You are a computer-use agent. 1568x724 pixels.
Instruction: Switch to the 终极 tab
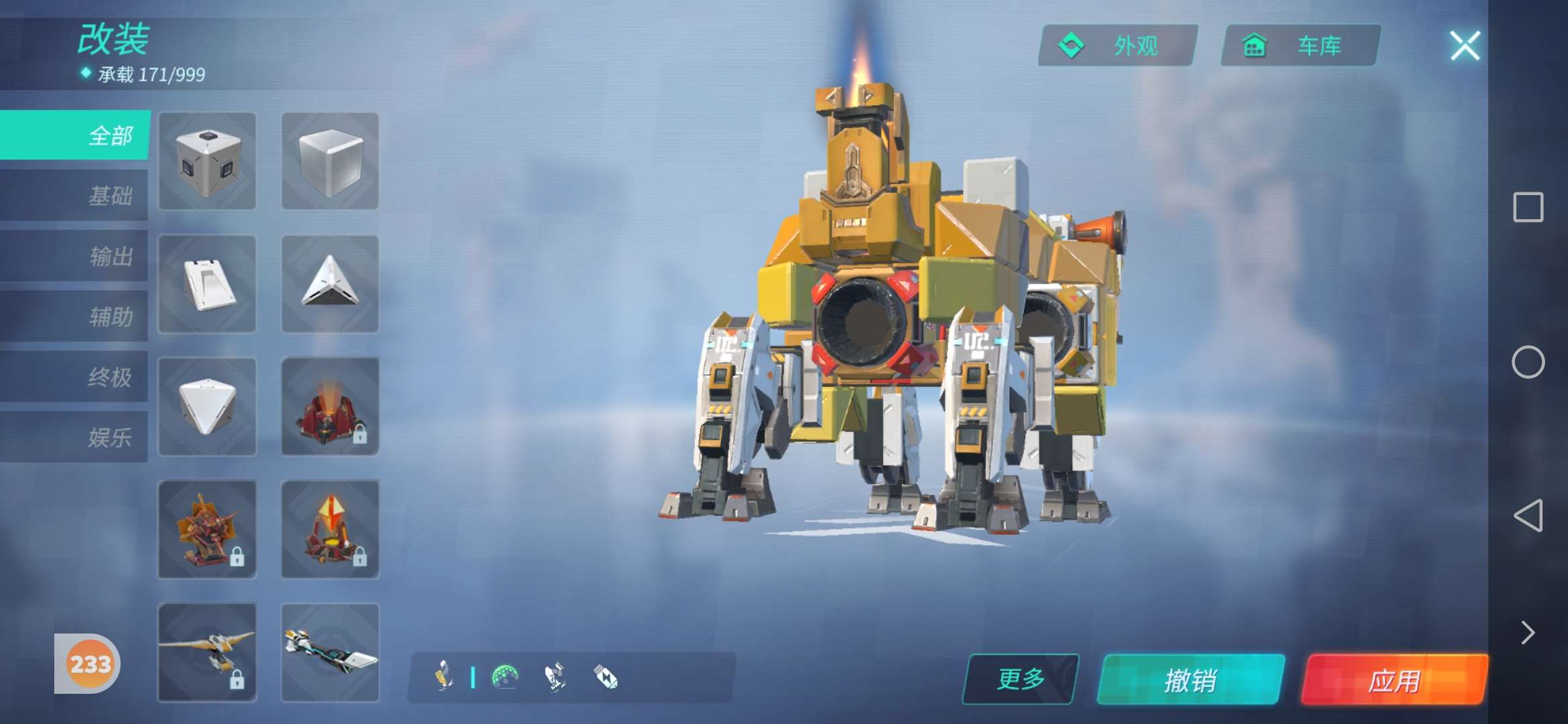coord(75,377)
